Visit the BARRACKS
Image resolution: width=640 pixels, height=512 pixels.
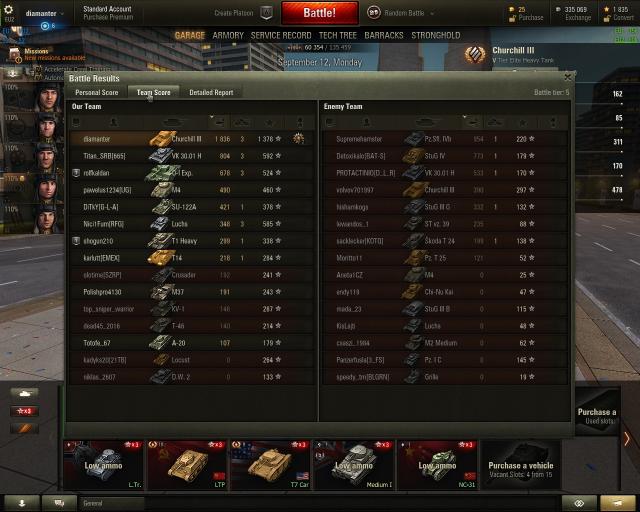click(x=384, y=35)
